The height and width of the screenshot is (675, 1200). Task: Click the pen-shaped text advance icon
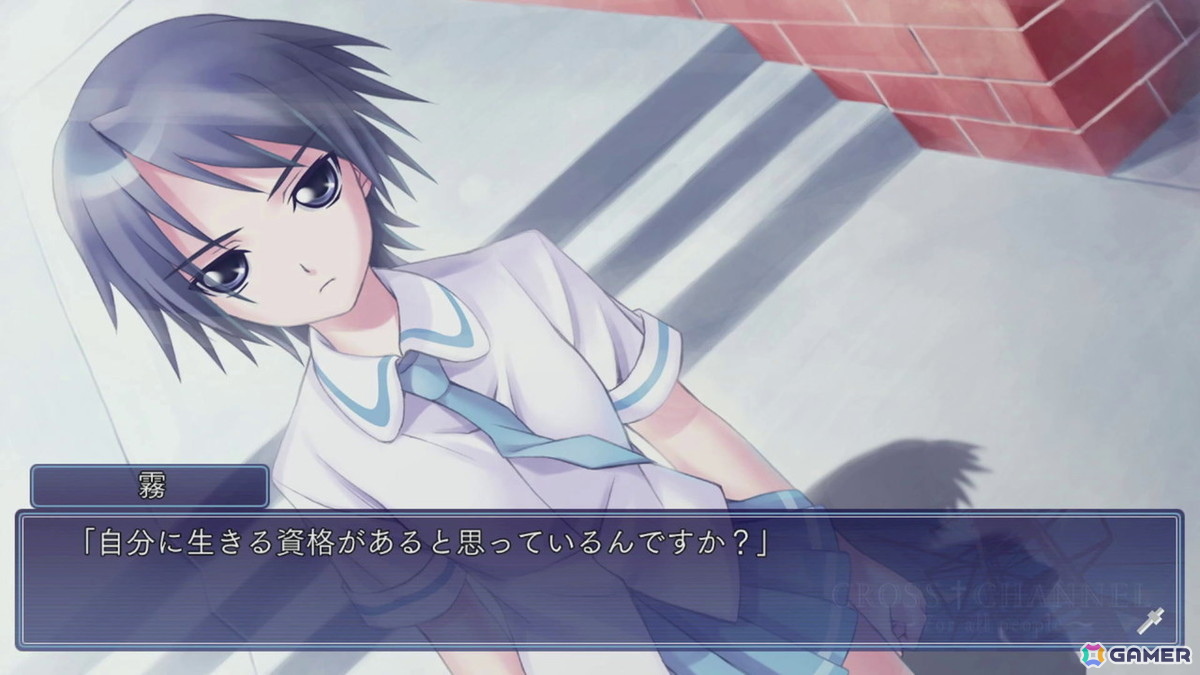coord(1149,620)
